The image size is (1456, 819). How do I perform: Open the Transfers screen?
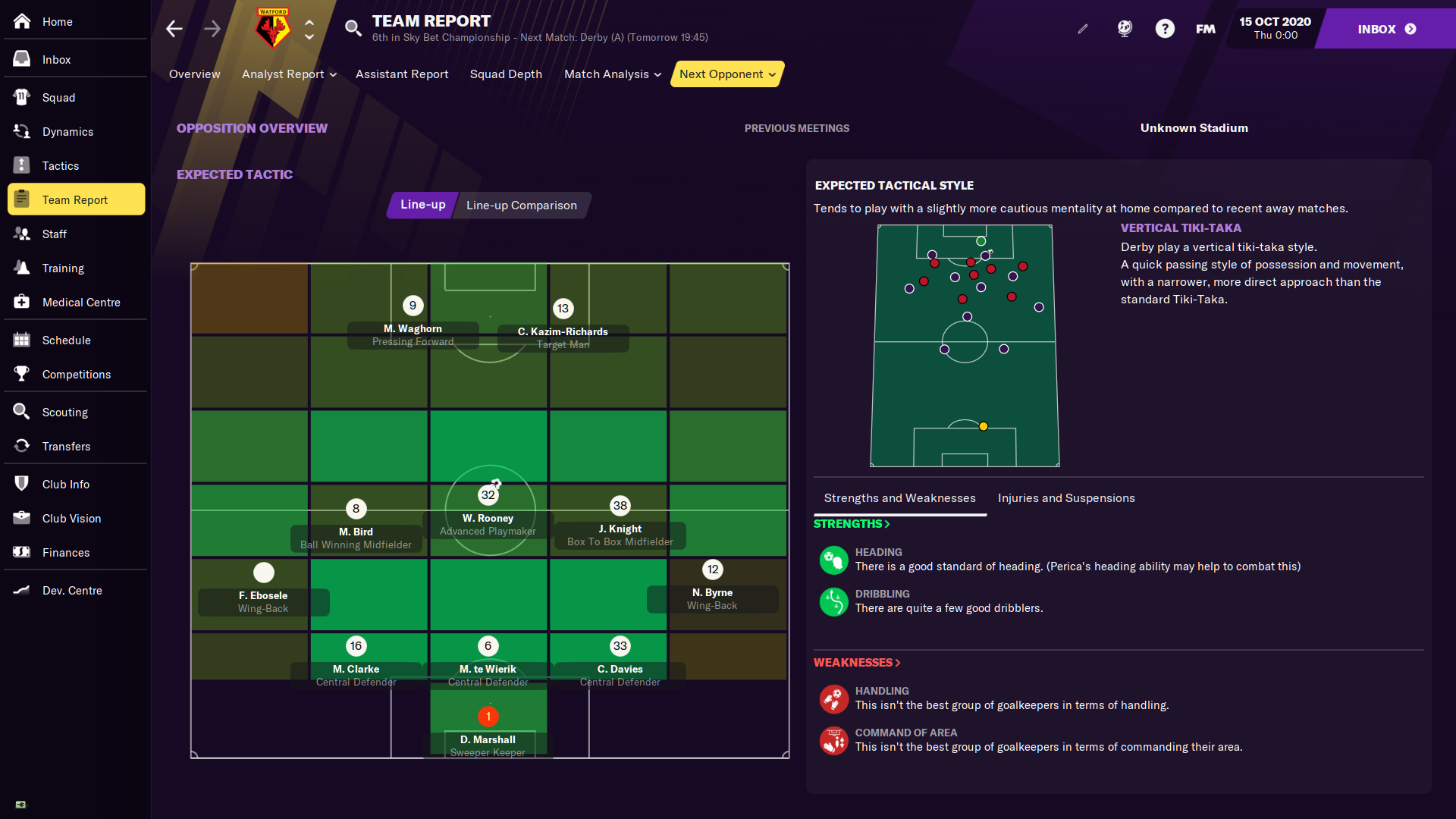point(66,447)
